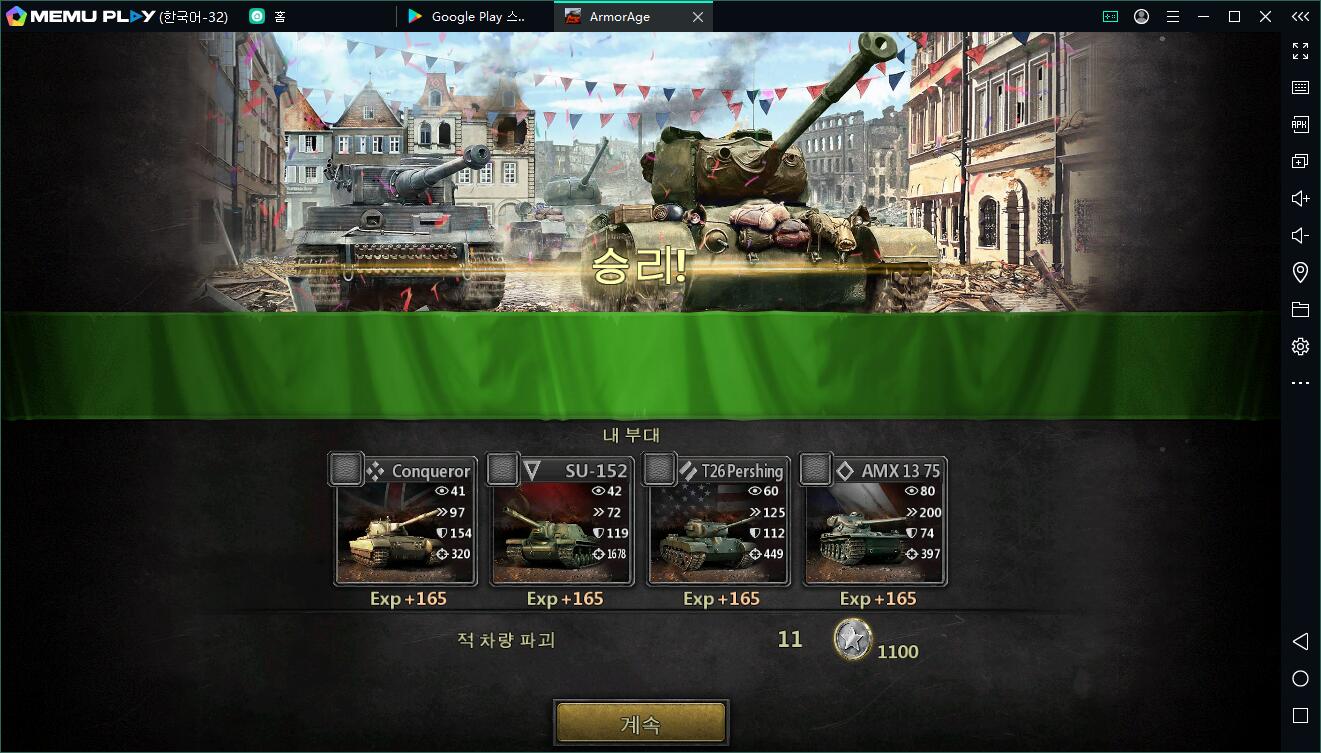1321x753 pixels.
Task: Select the Conqueror tank card
Action: [x=404, y=522]
